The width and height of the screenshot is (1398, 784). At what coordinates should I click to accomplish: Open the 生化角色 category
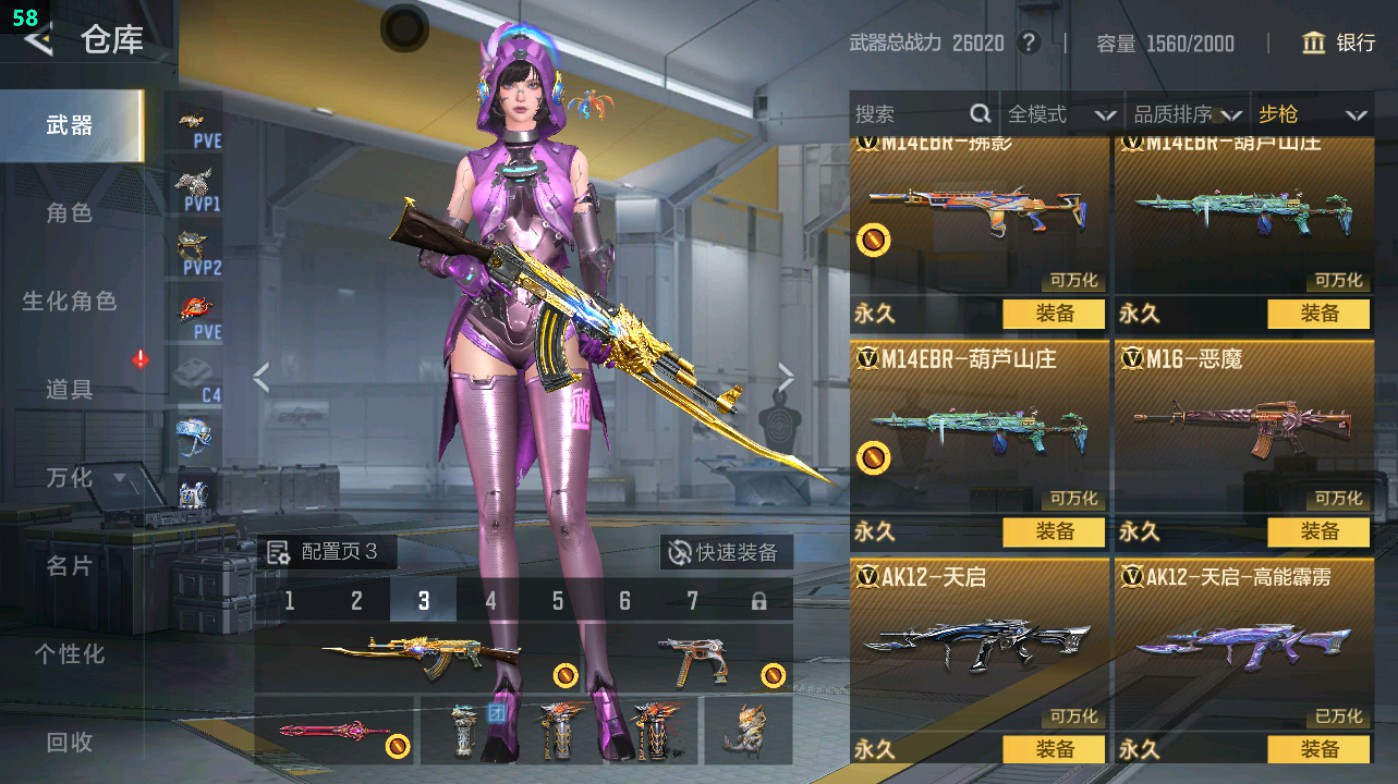point(69,301)
